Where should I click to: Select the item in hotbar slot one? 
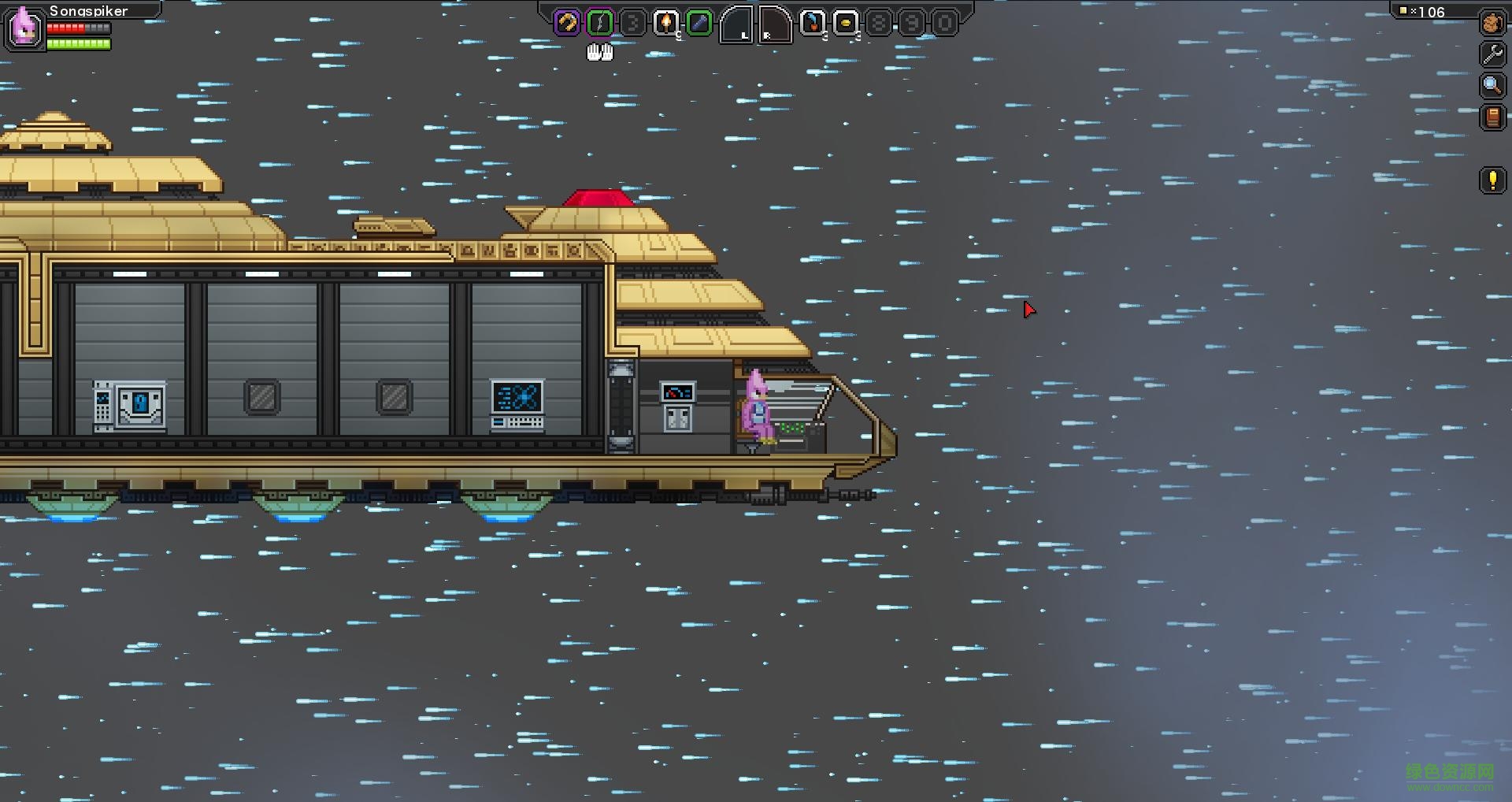click(x=565, y=21)
